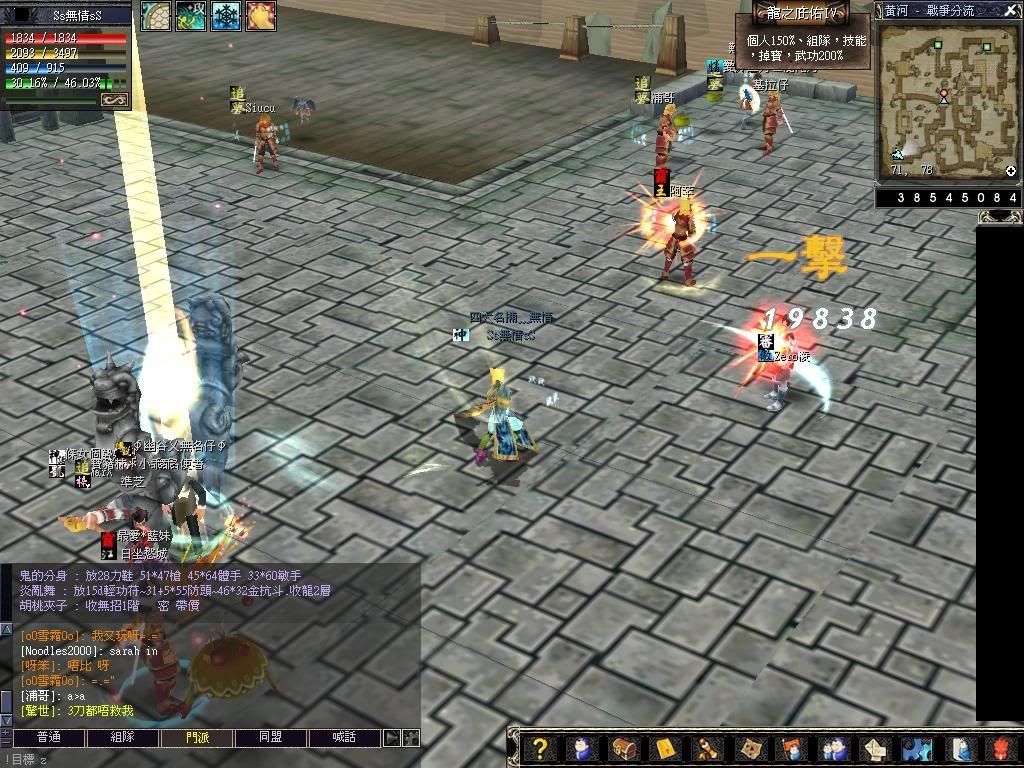The height and width of the screenshot is (768, 1024).
Task: Select the 同盟 chat channel tab
Action: point(271,738)
